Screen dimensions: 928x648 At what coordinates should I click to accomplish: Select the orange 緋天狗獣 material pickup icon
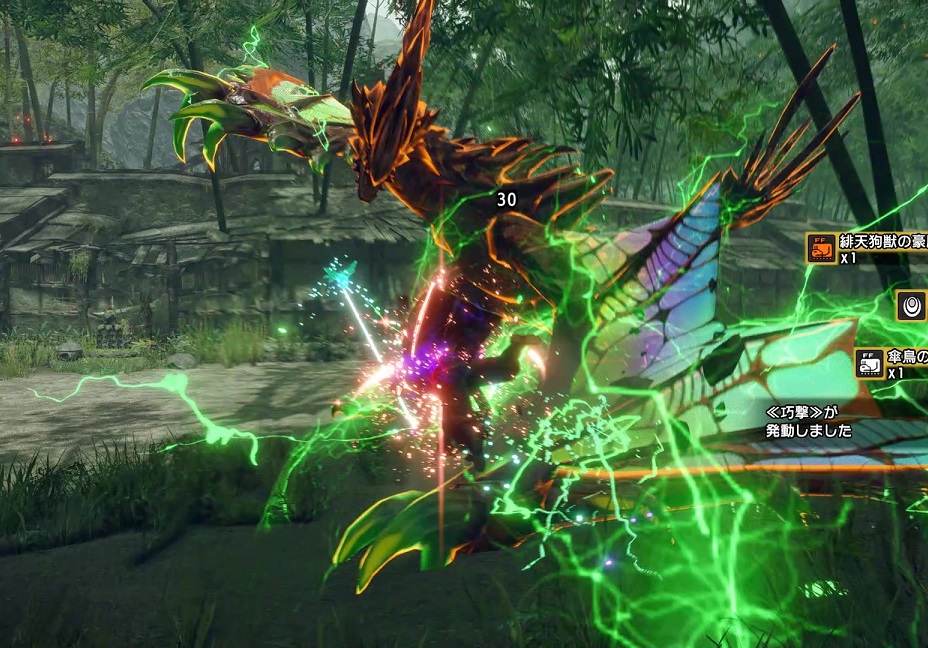[821, 248]
